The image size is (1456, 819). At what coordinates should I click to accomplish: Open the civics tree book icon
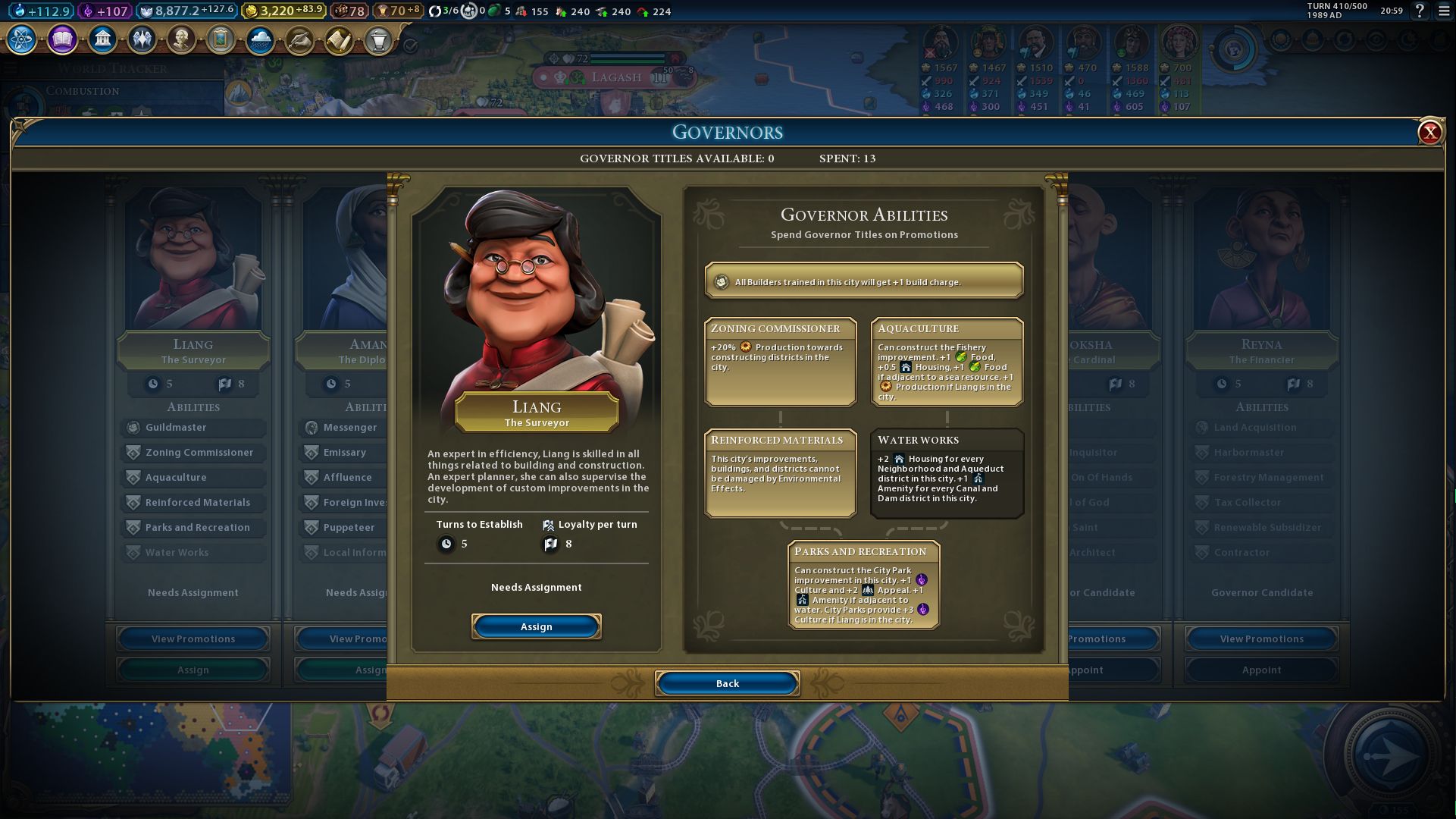point(62,39)
